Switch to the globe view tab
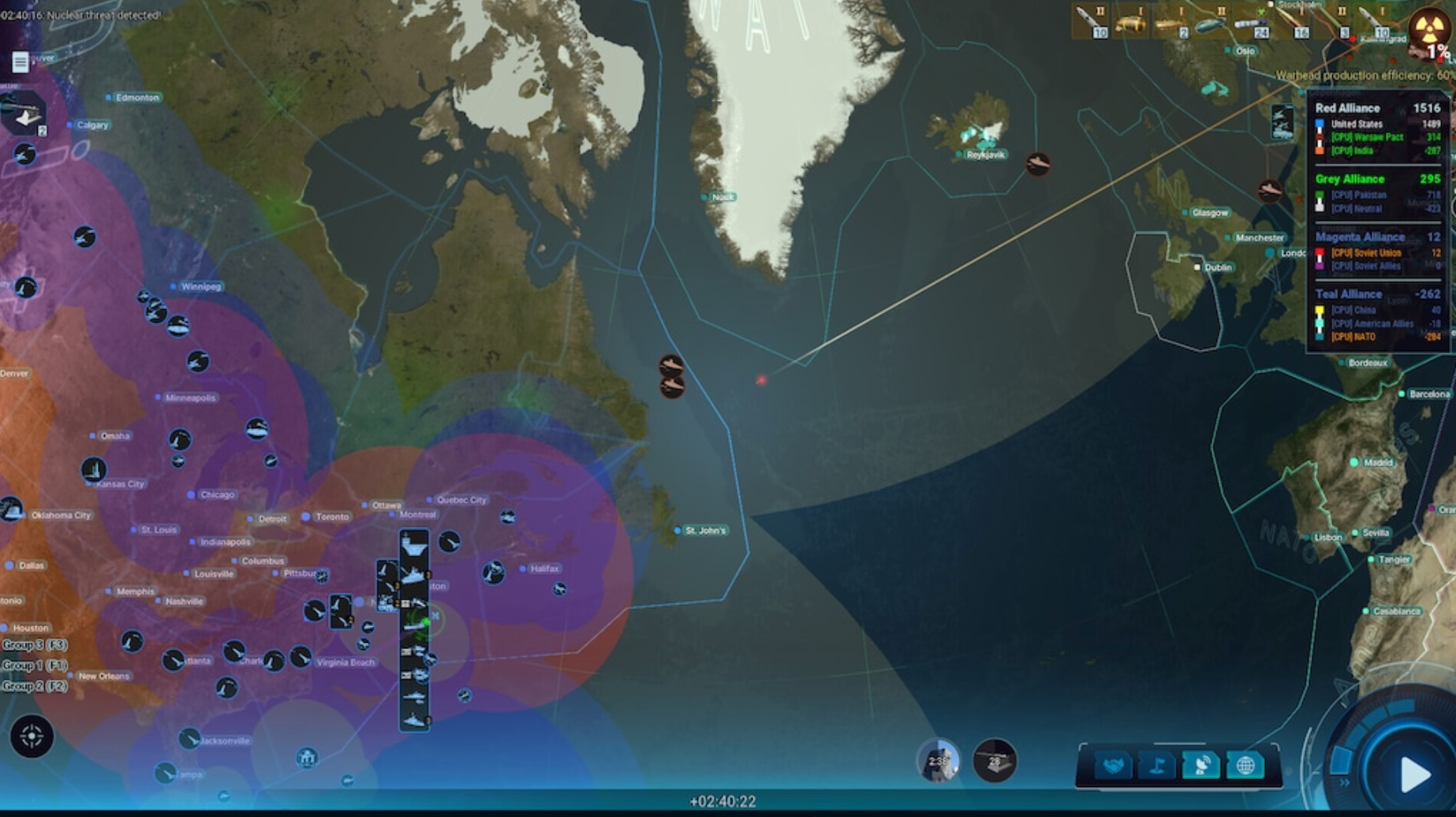1456x817 pixels. tap(1246, 765)
